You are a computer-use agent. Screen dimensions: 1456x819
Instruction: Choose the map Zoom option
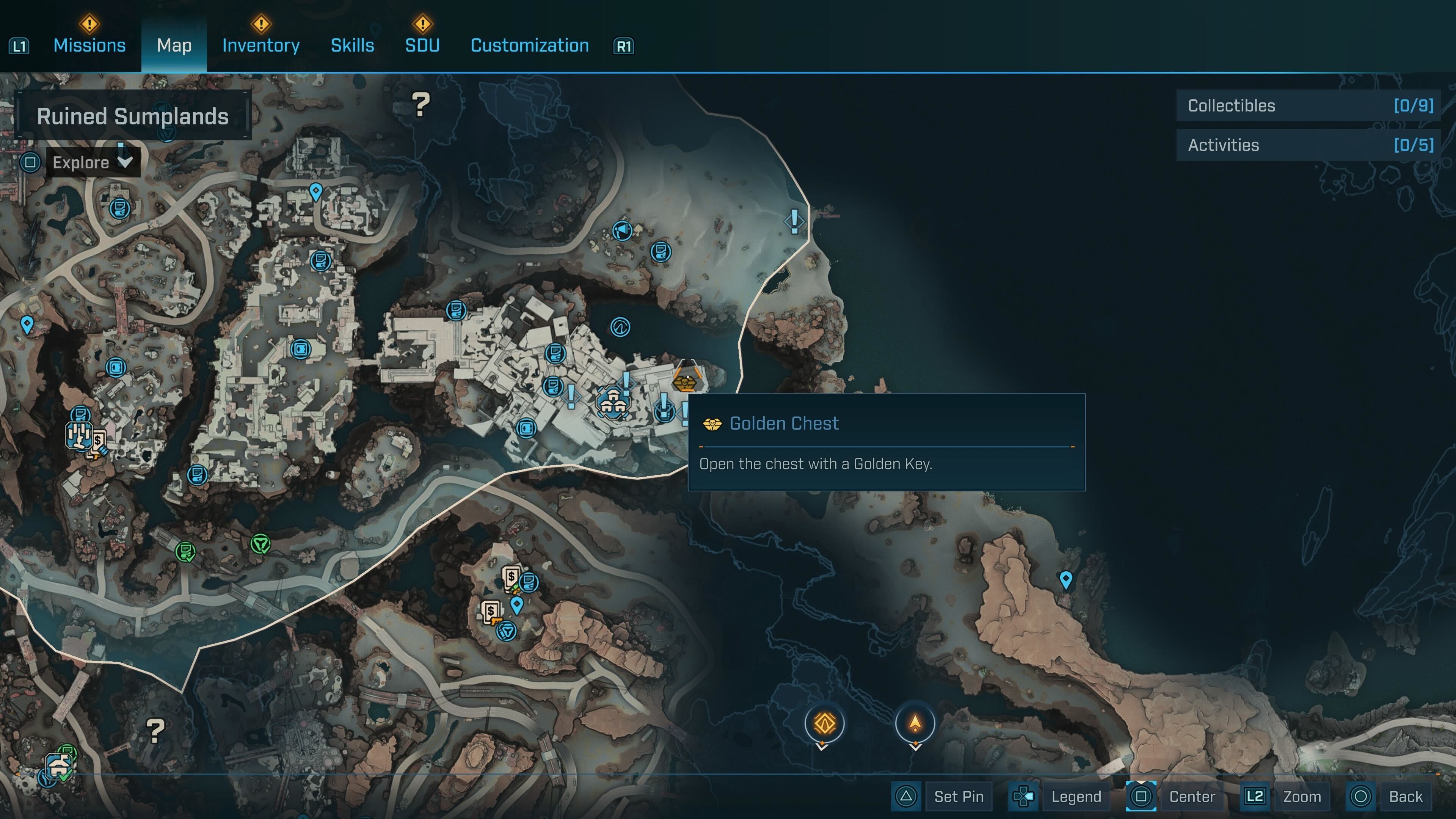(x=1302, y=796)
